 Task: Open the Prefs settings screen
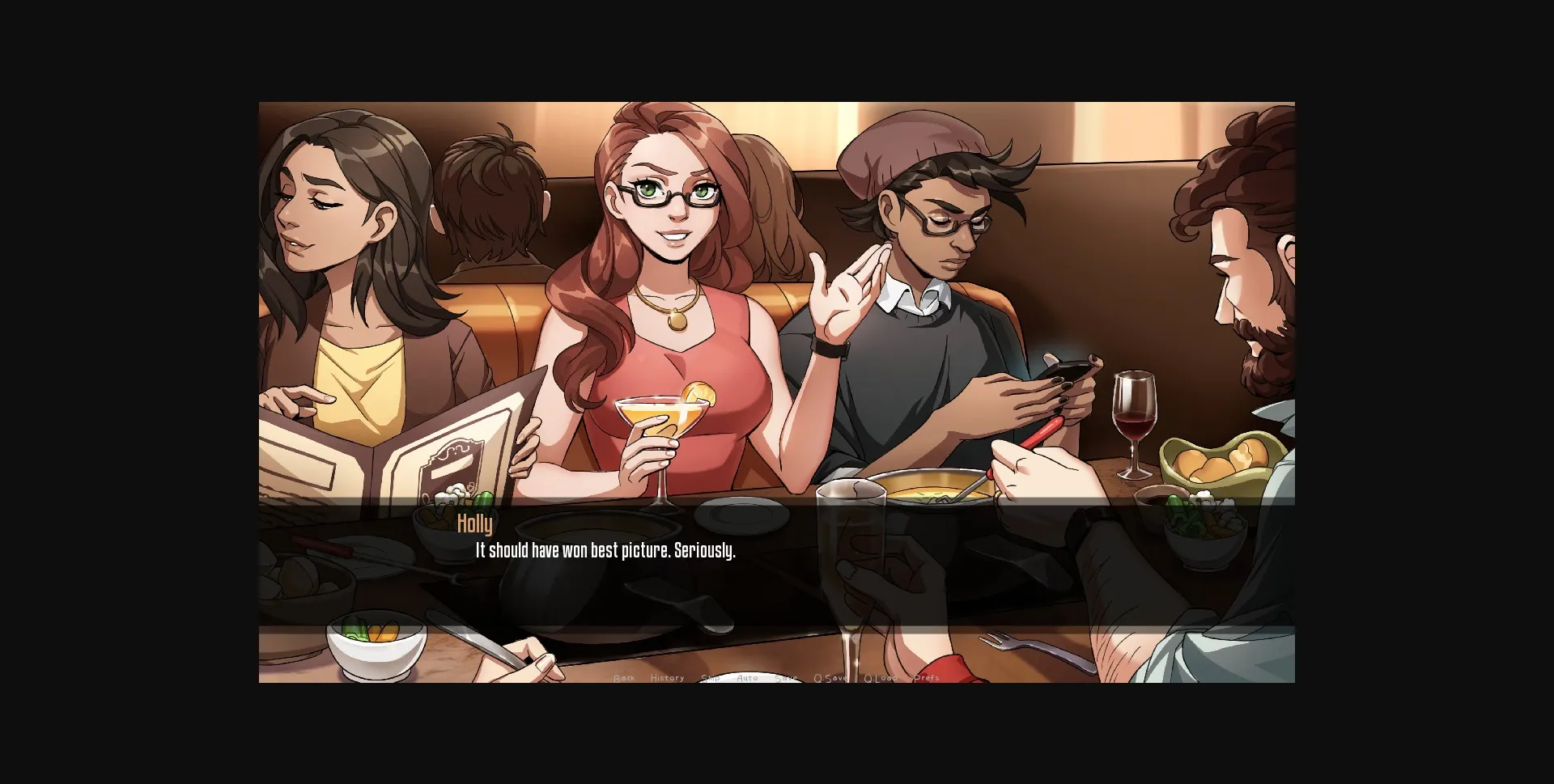925,677
